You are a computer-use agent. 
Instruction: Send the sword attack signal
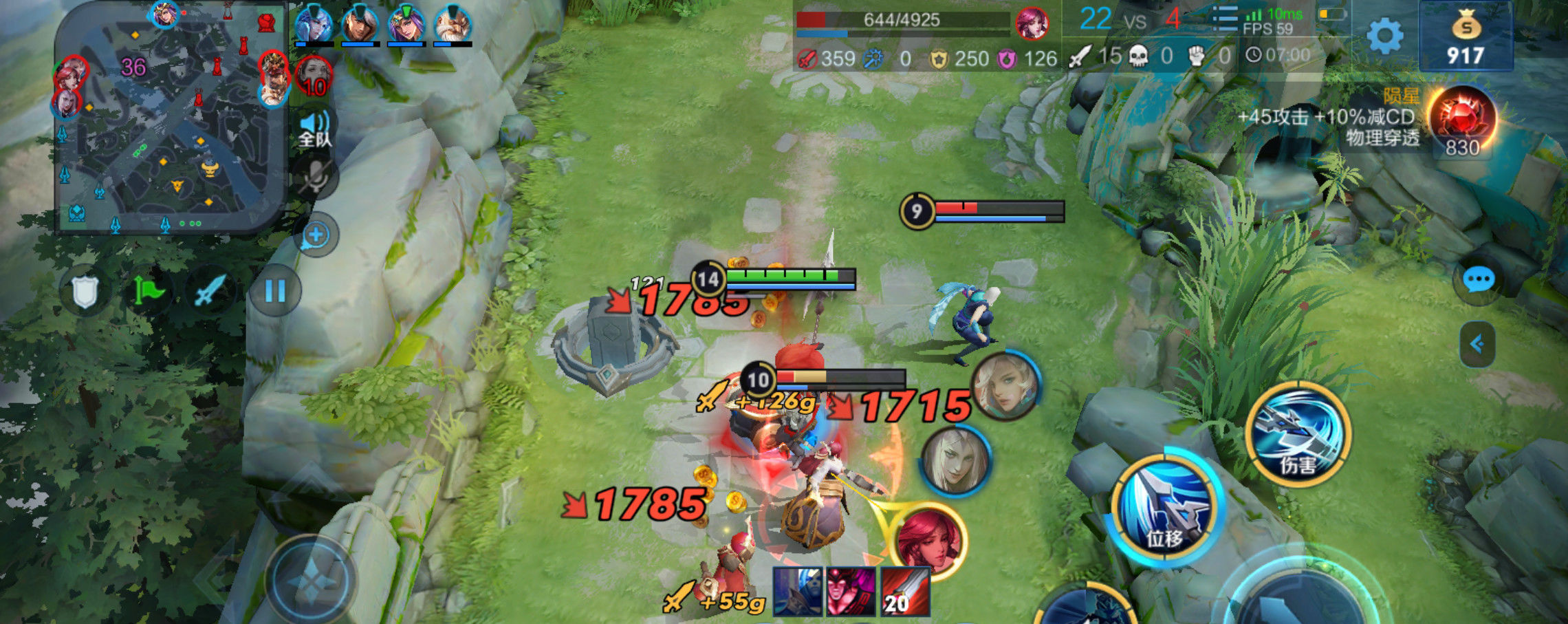click(209, 292)
